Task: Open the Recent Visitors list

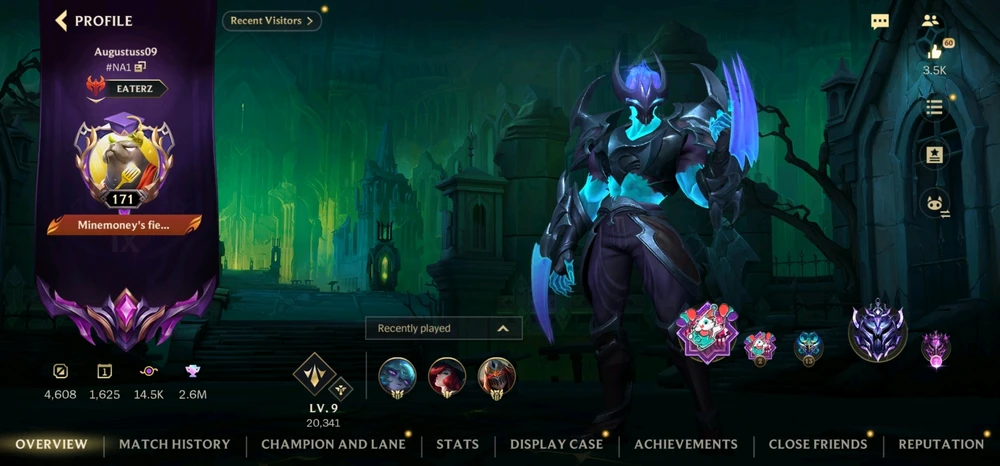Action: 271,20
